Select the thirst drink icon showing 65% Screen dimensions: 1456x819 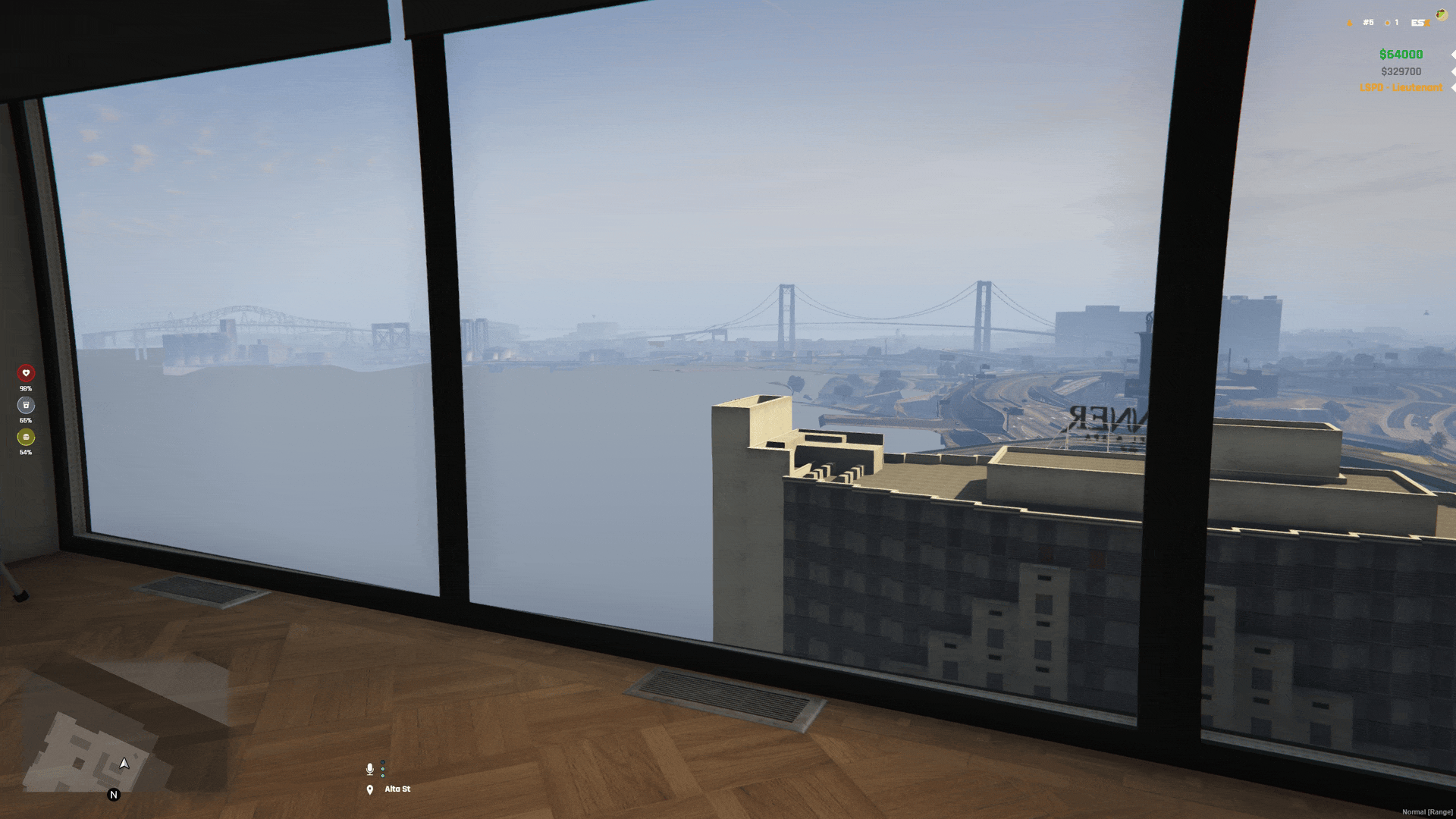coord(25,405)
